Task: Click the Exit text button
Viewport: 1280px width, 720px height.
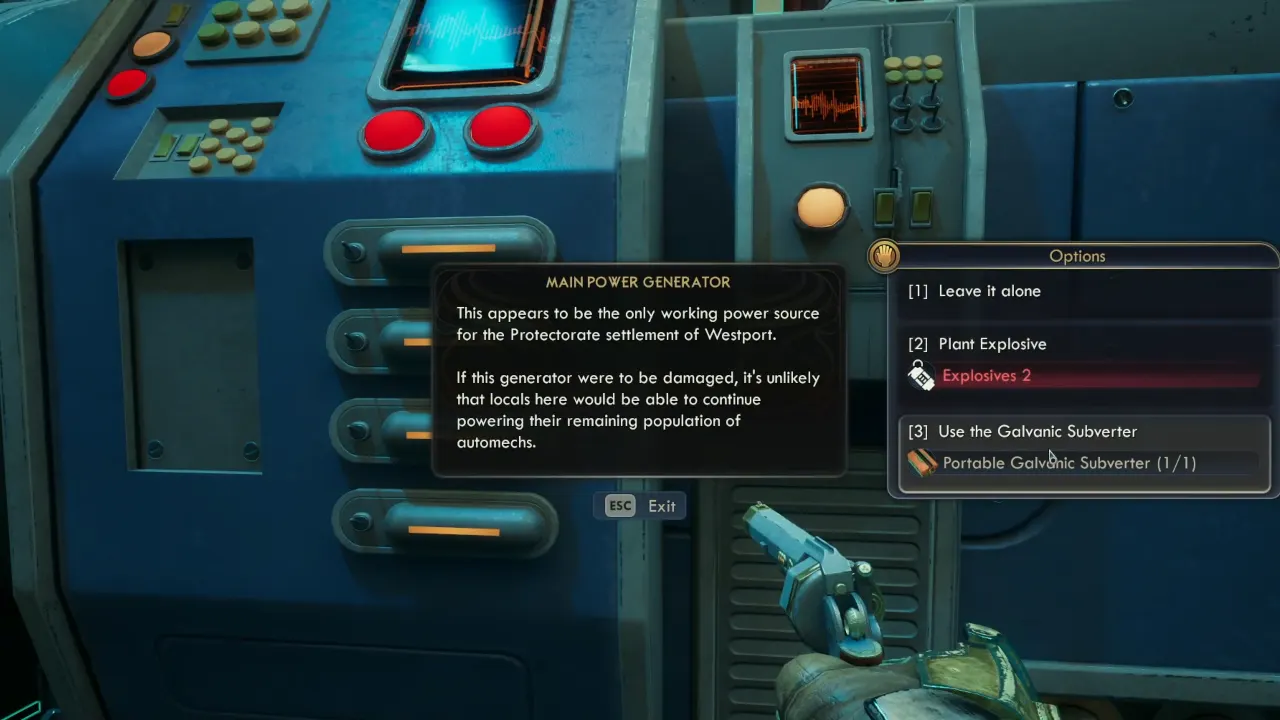Action: pos(661,506)
